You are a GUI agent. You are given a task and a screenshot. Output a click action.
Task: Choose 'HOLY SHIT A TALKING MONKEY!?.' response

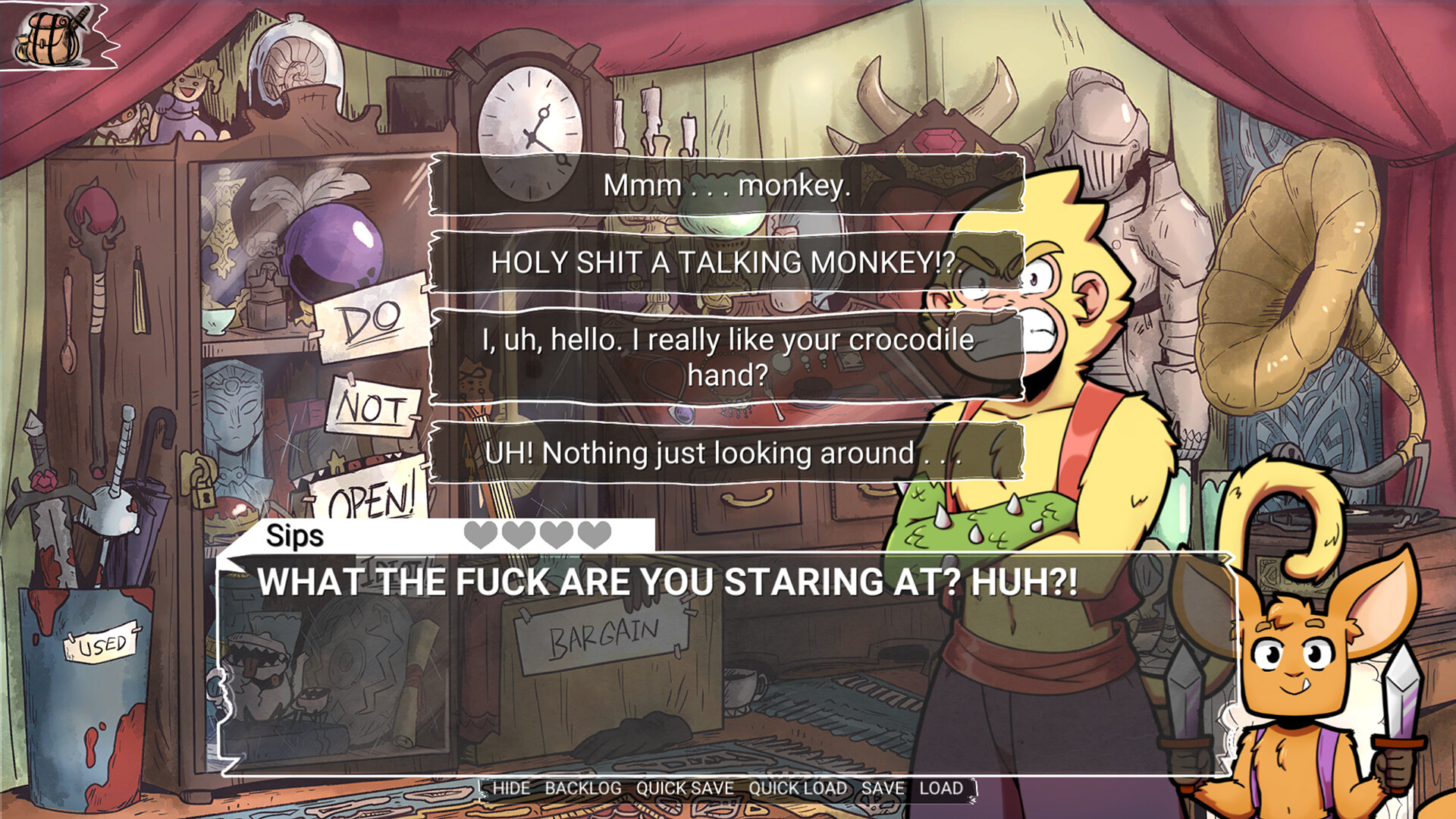[x=728, y=261]
